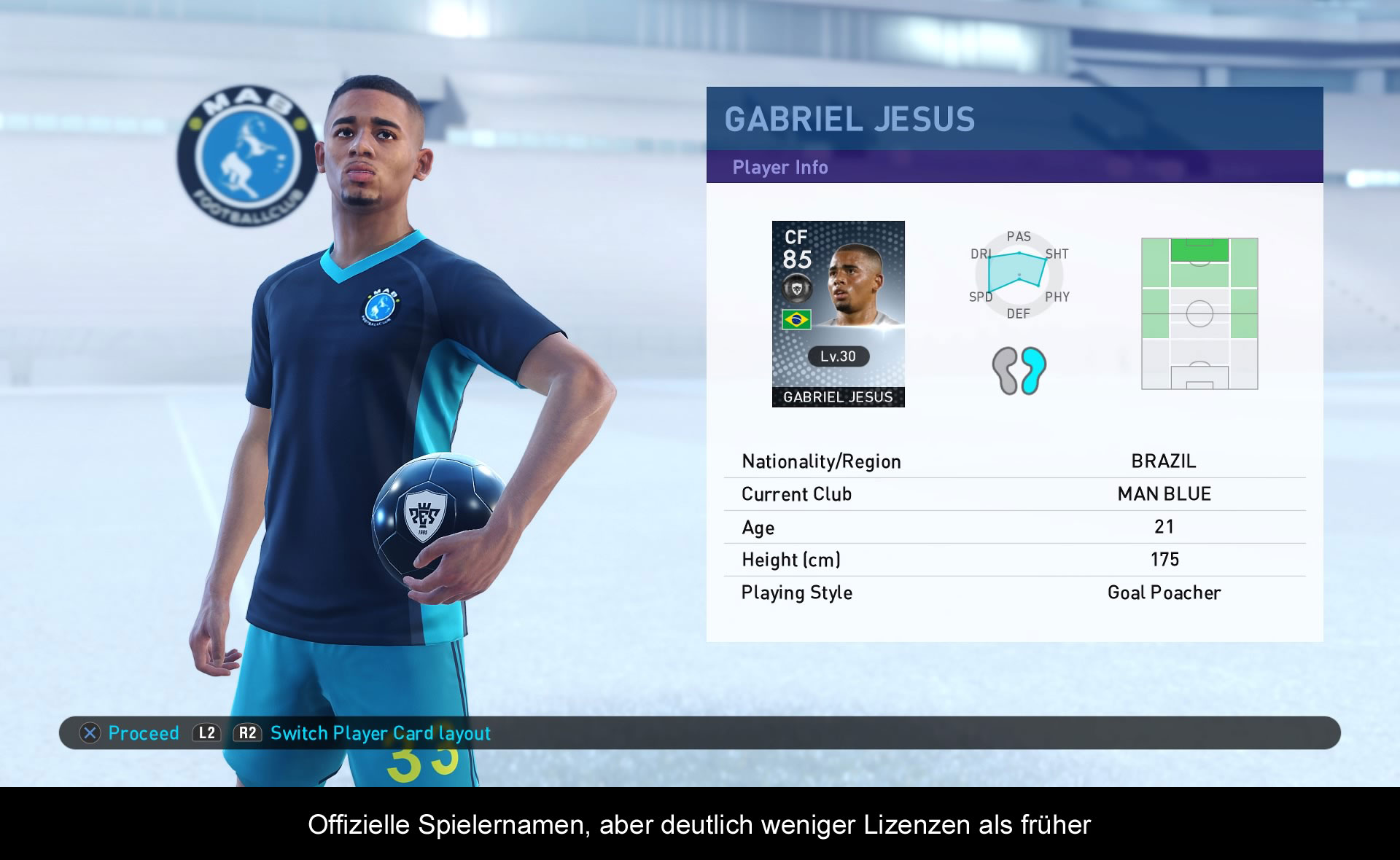Click the Age row
Screen dimensions: 1400x860
pos(1014,527)
